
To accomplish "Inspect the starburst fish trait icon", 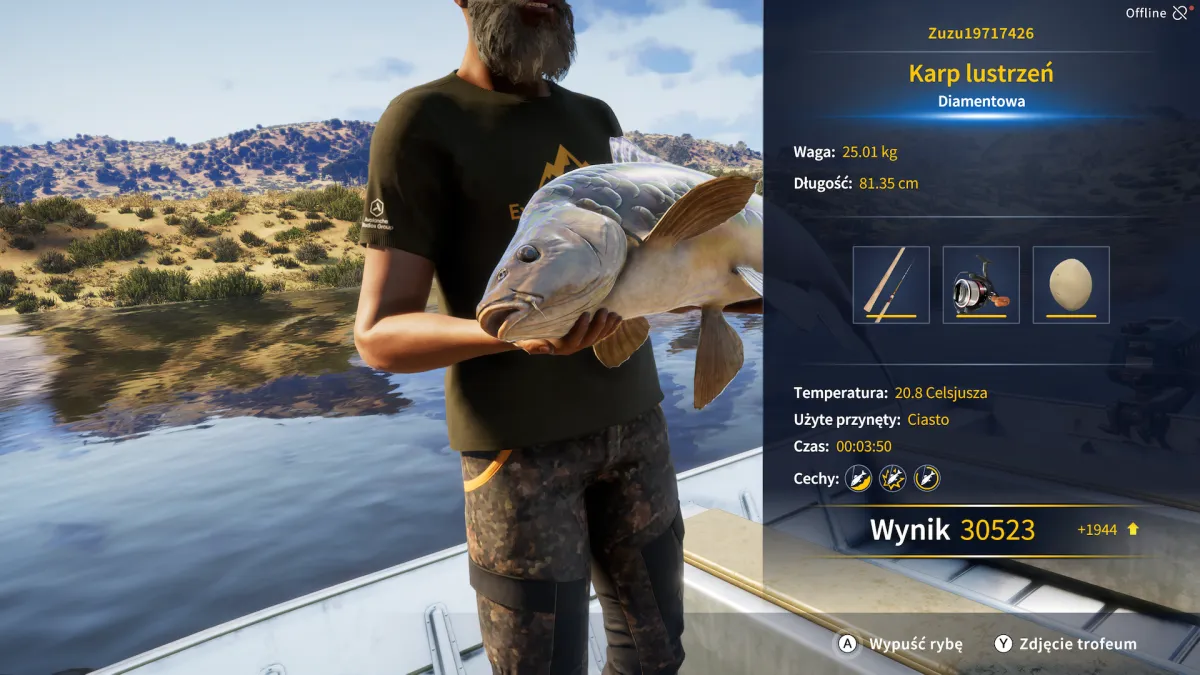I will 892,478.
